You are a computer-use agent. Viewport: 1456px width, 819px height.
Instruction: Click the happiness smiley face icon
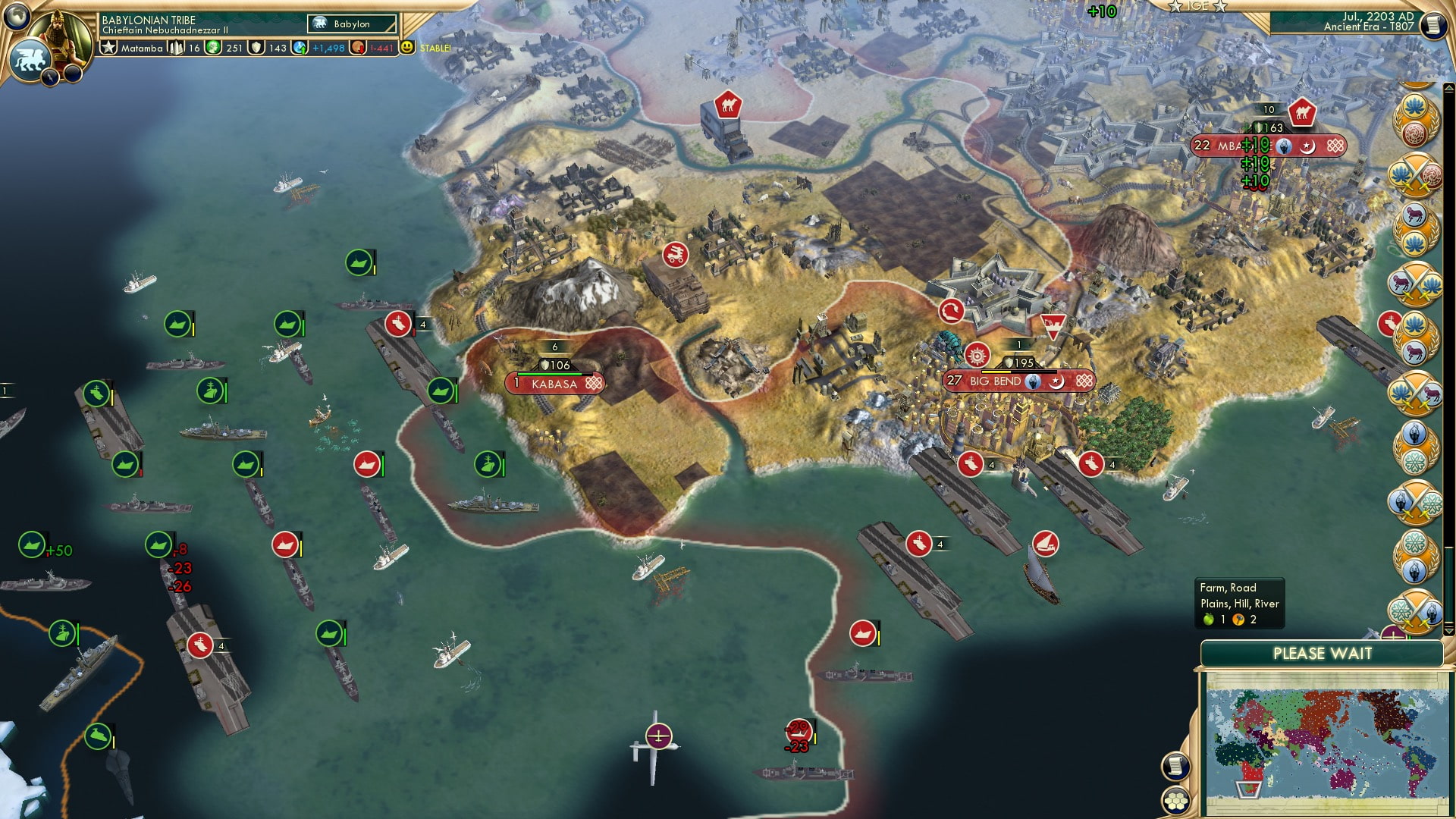pyautogui.click(x=406, y=47)
